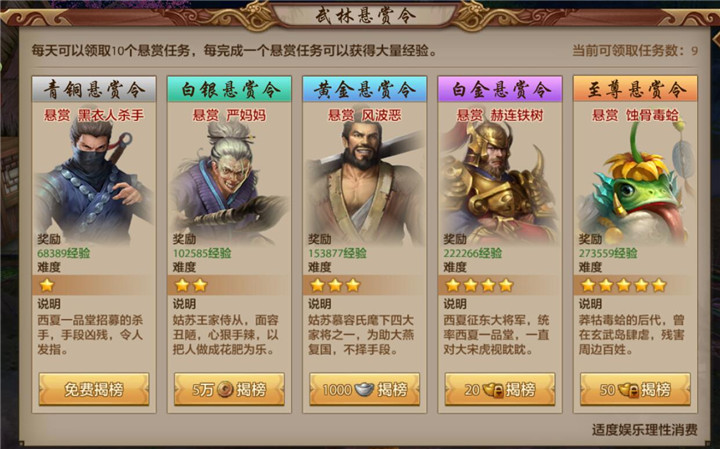Accept the platinum bounty for 20 ingots
The height and width of the screenshot is (449, 720).
coord(499,389)
